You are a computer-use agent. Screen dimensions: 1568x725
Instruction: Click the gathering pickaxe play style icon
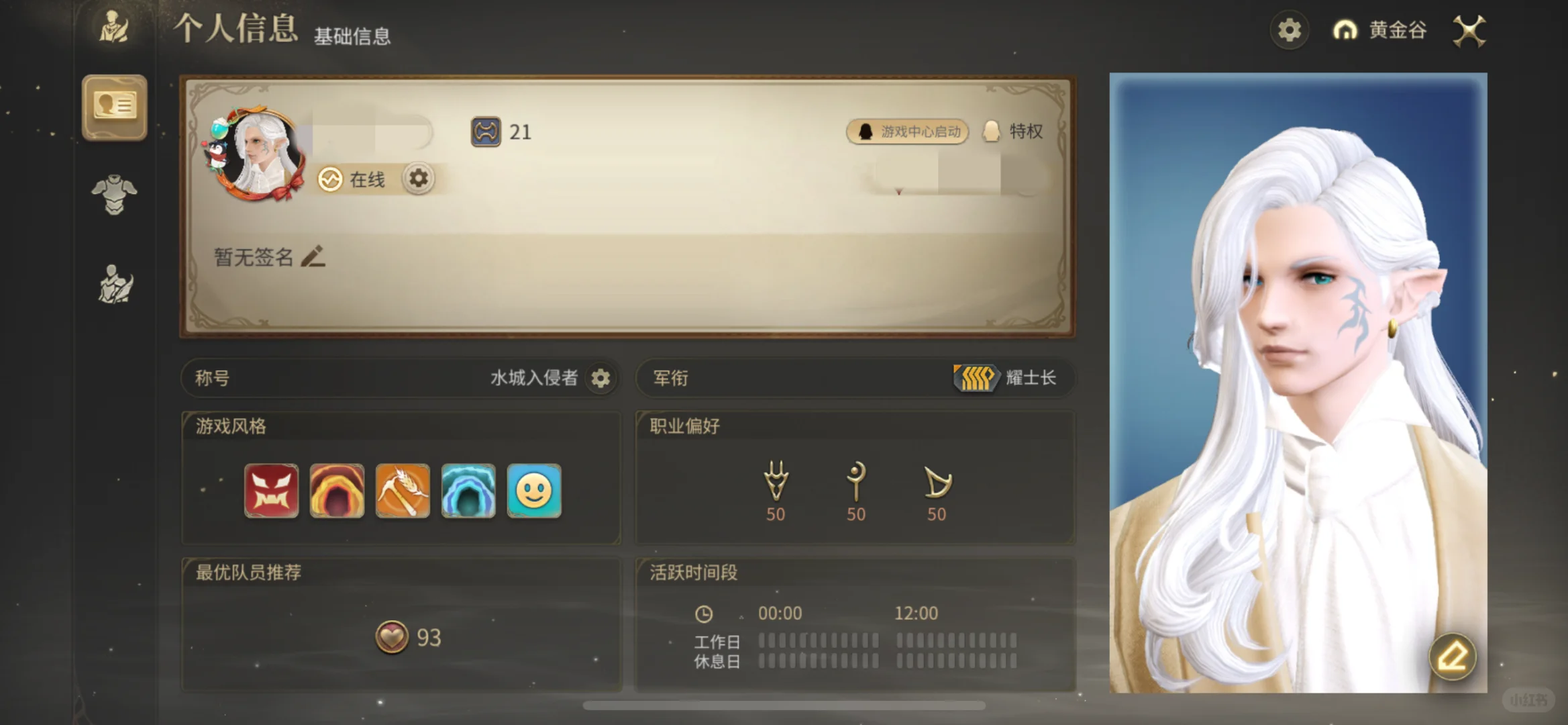tap(403, 491)
